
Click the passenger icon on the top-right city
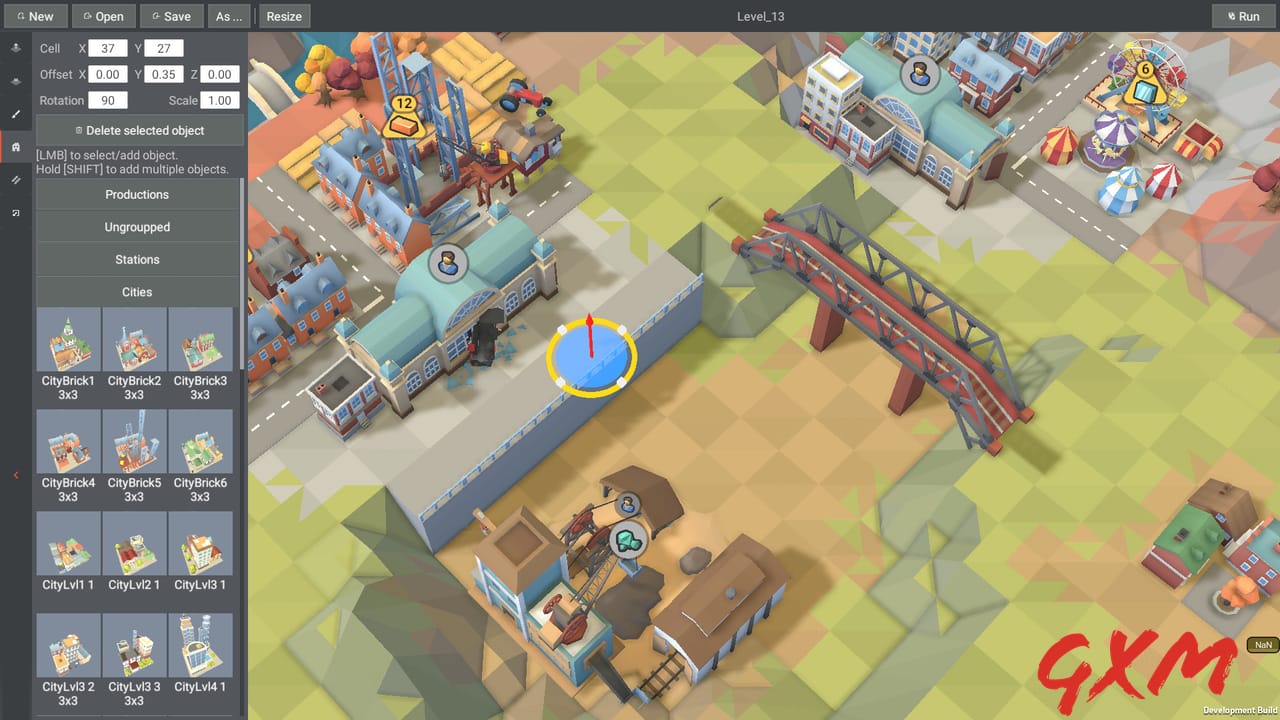[x=921, y=72]
